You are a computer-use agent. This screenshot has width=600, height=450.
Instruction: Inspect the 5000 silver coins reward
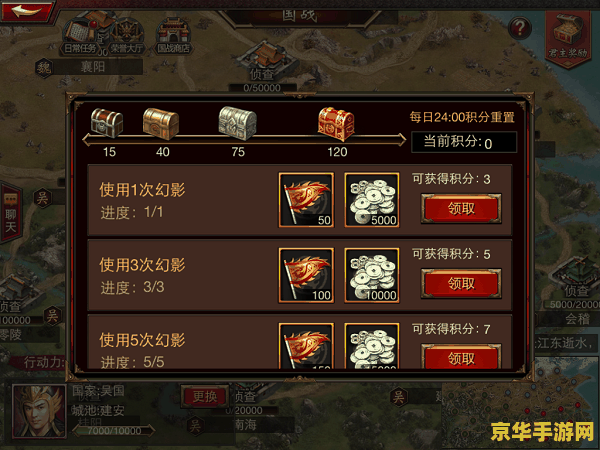pos(371,201)
